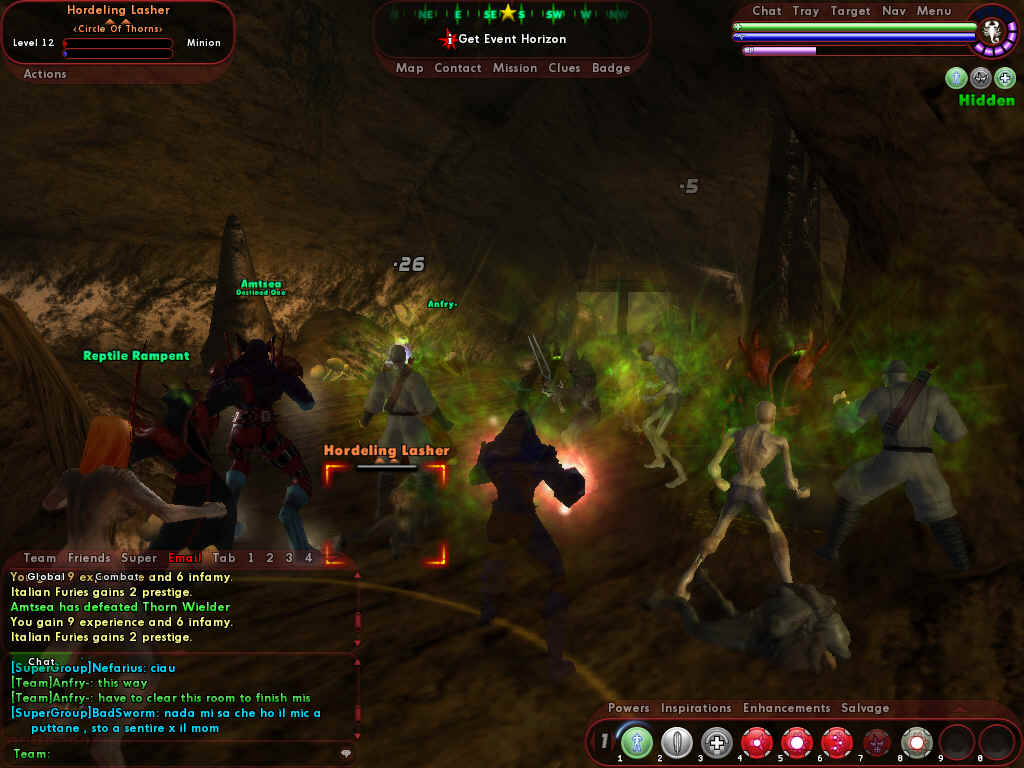Open the Clues list

click(x=564, y=68)
